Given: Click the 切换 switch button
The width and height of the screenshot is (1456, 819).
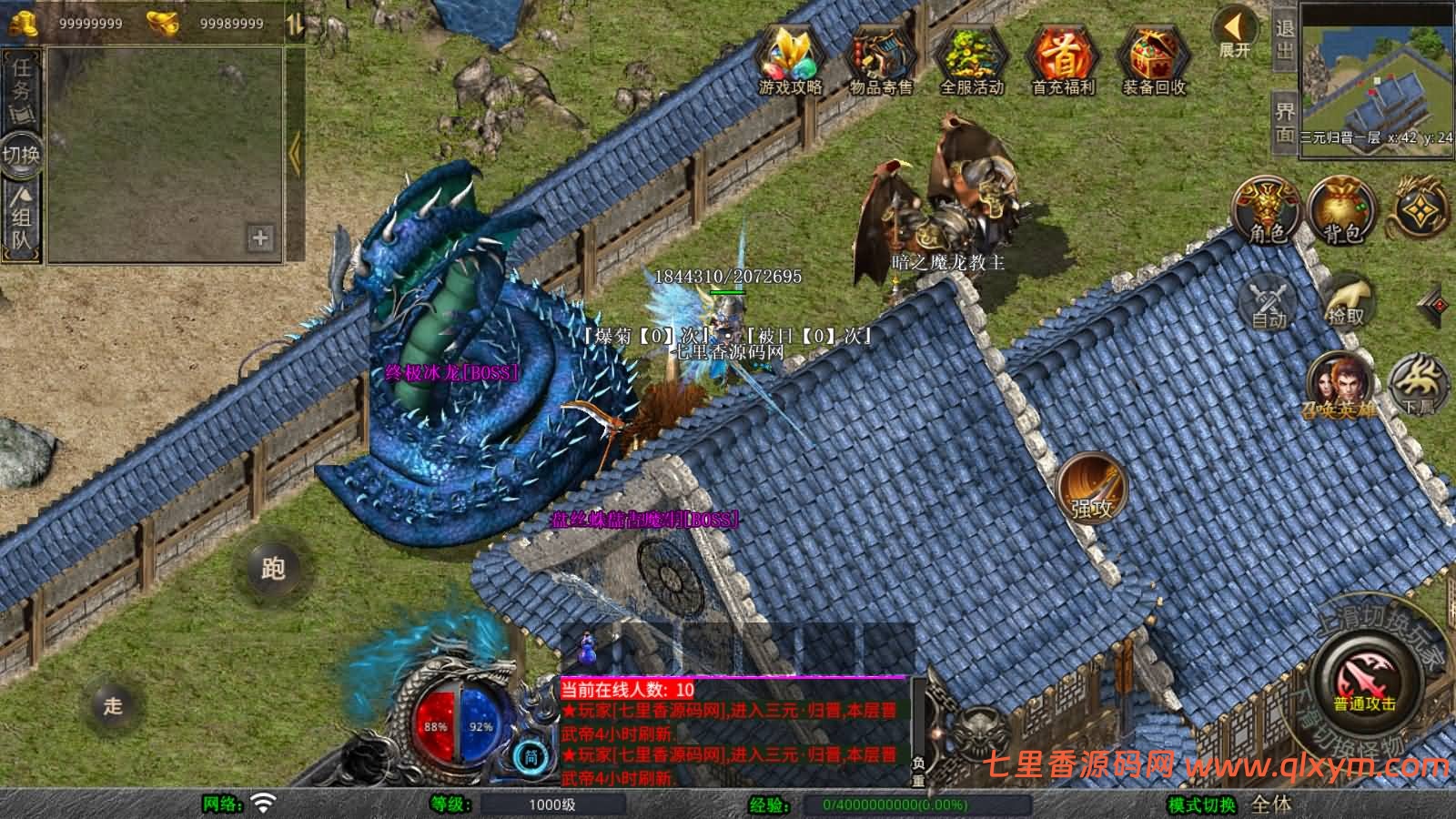Looking at the screenshot, I should [x=21, y=155].
